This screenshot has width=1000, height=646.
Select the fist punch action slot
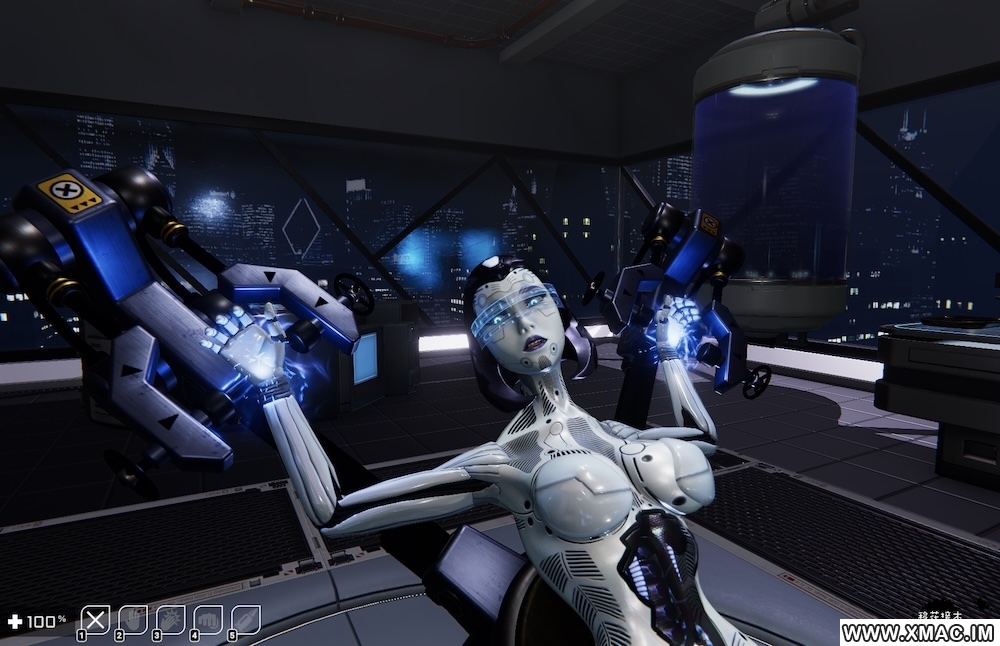click(x=209, y=620)
